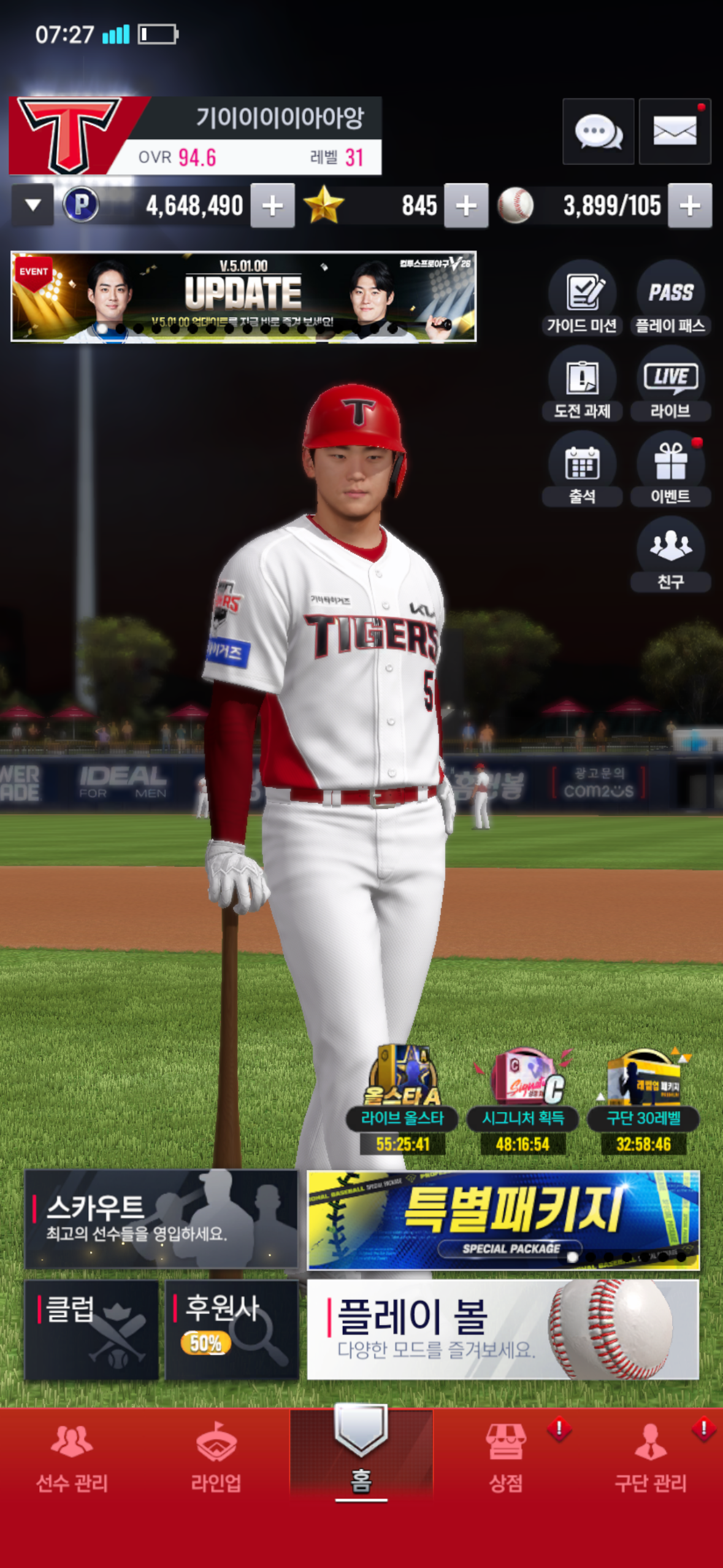
Task: Open the V.5.01.00 UPDATE event banner
Action: [x=243, y=296]
